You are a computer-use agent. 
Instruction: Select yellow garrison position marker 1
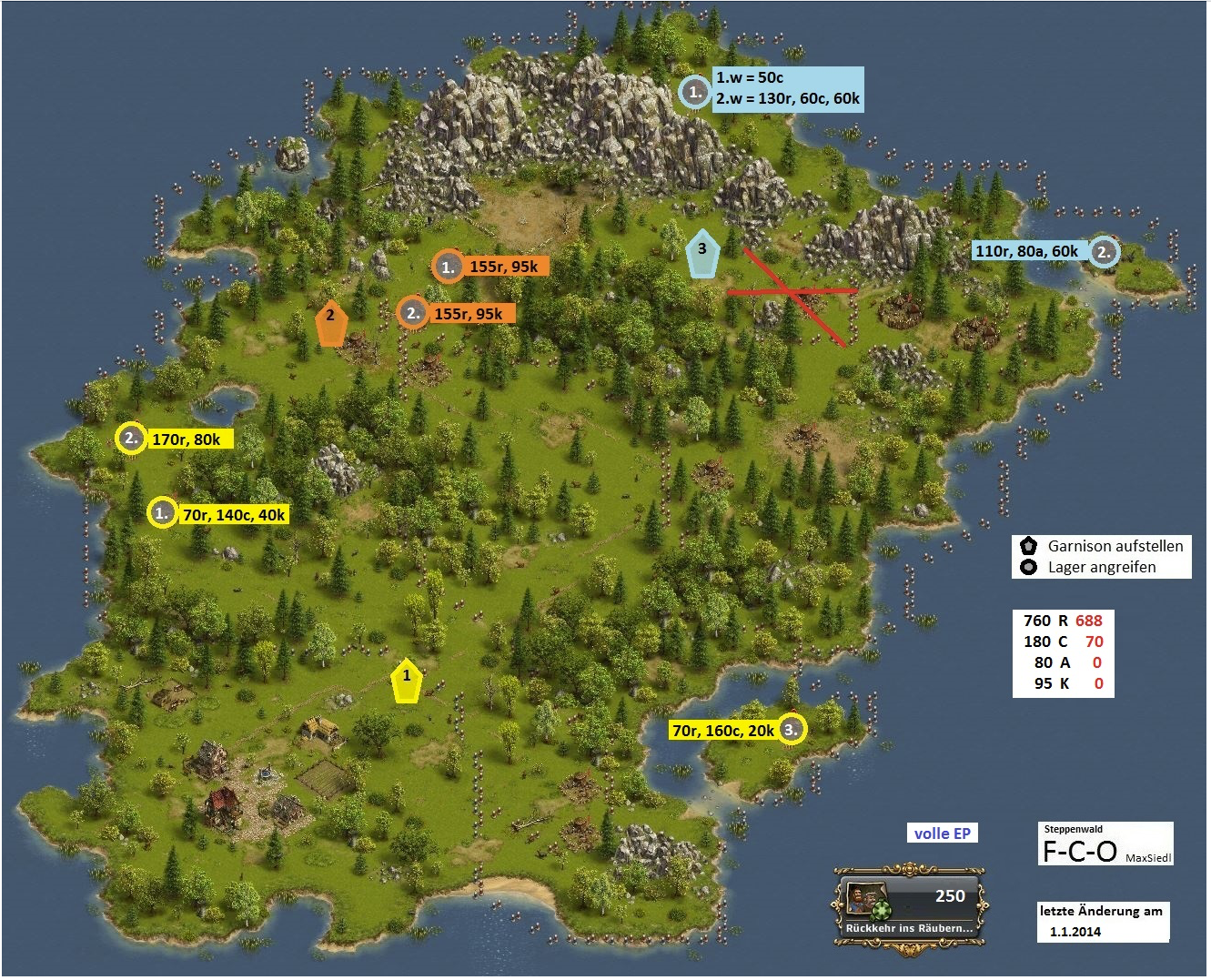407,681
